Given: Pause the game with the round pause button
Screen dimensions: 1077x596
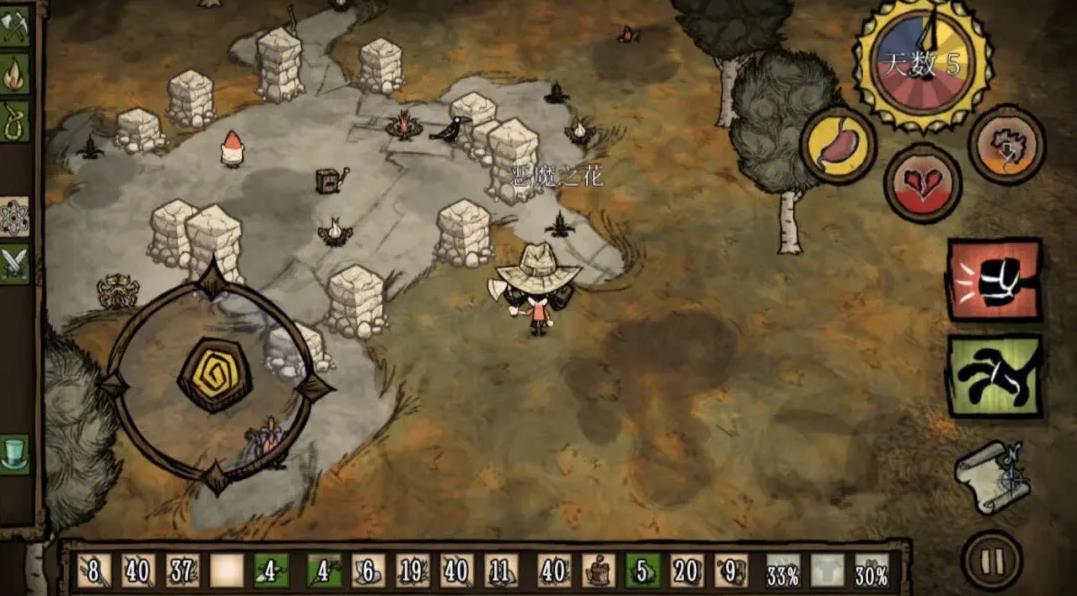Looking at the screenshot, I should coord(991,561).
